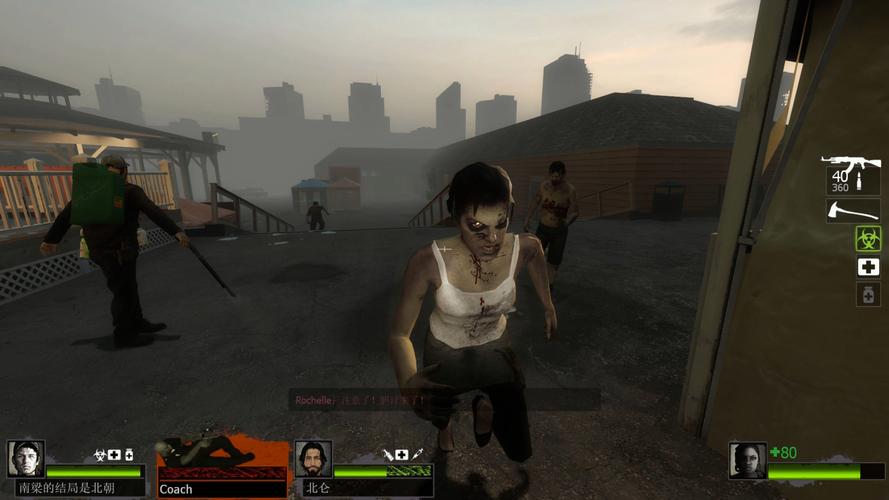The width and height of the screenshot is (889, 500).
Task: Click your own survivor portrait with glasses
Action: pyautogui.click(x=747, y=461)
